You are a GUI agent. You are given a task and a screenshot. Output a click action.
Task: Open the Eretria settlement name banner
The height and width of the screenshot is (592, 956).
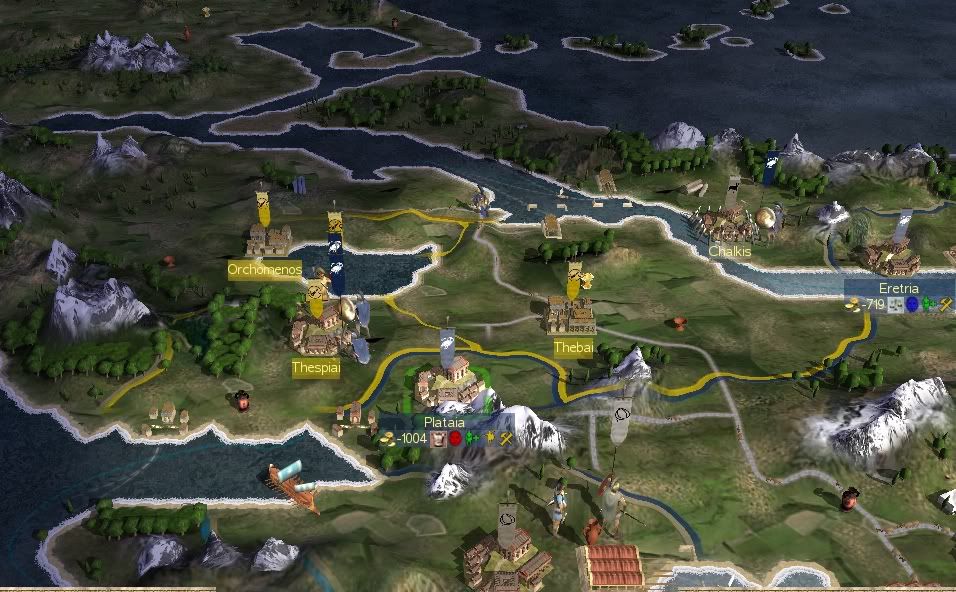tap(898, 288)
